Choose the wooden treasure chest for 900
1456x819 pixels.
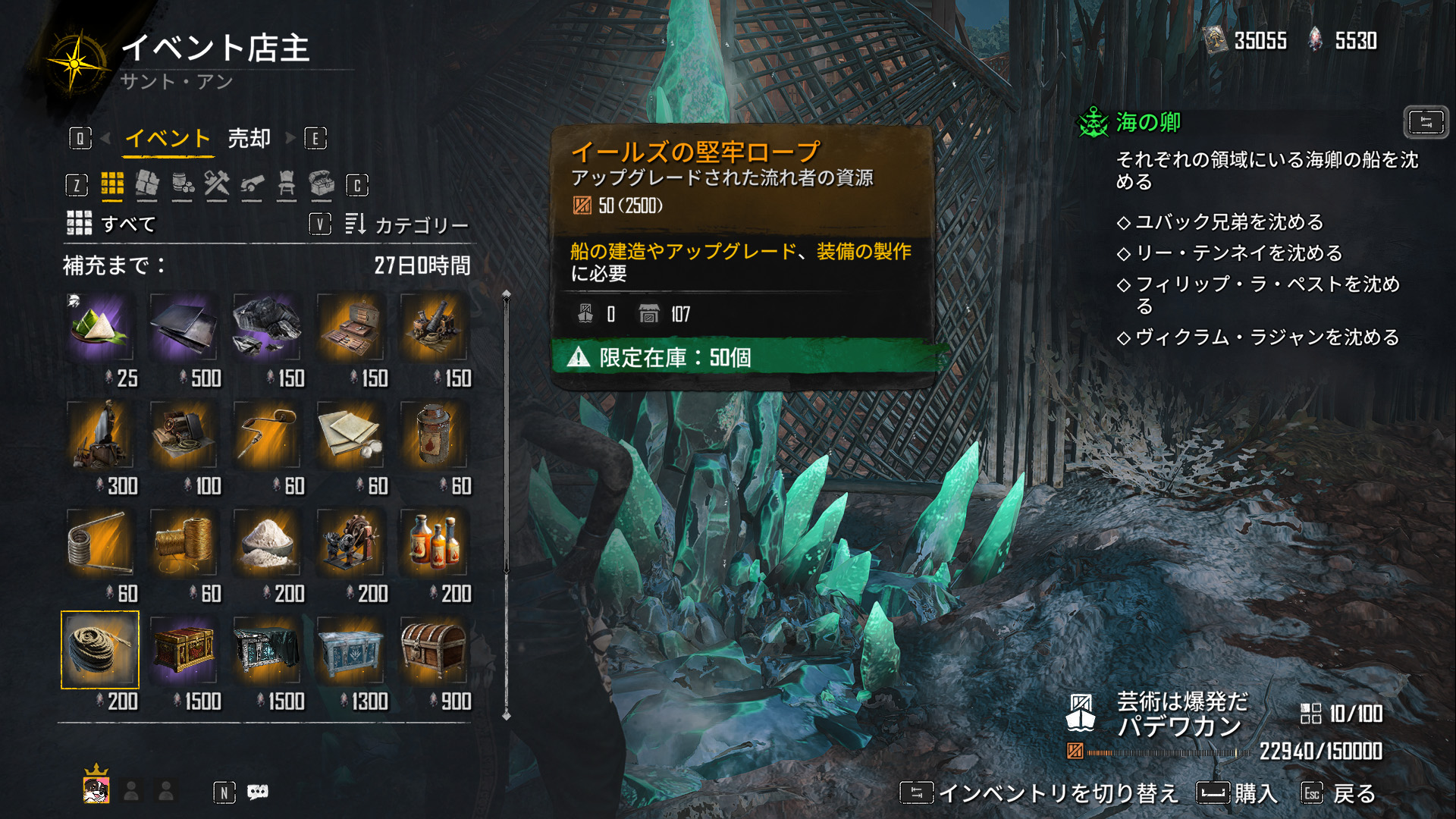tap(434, 650)
